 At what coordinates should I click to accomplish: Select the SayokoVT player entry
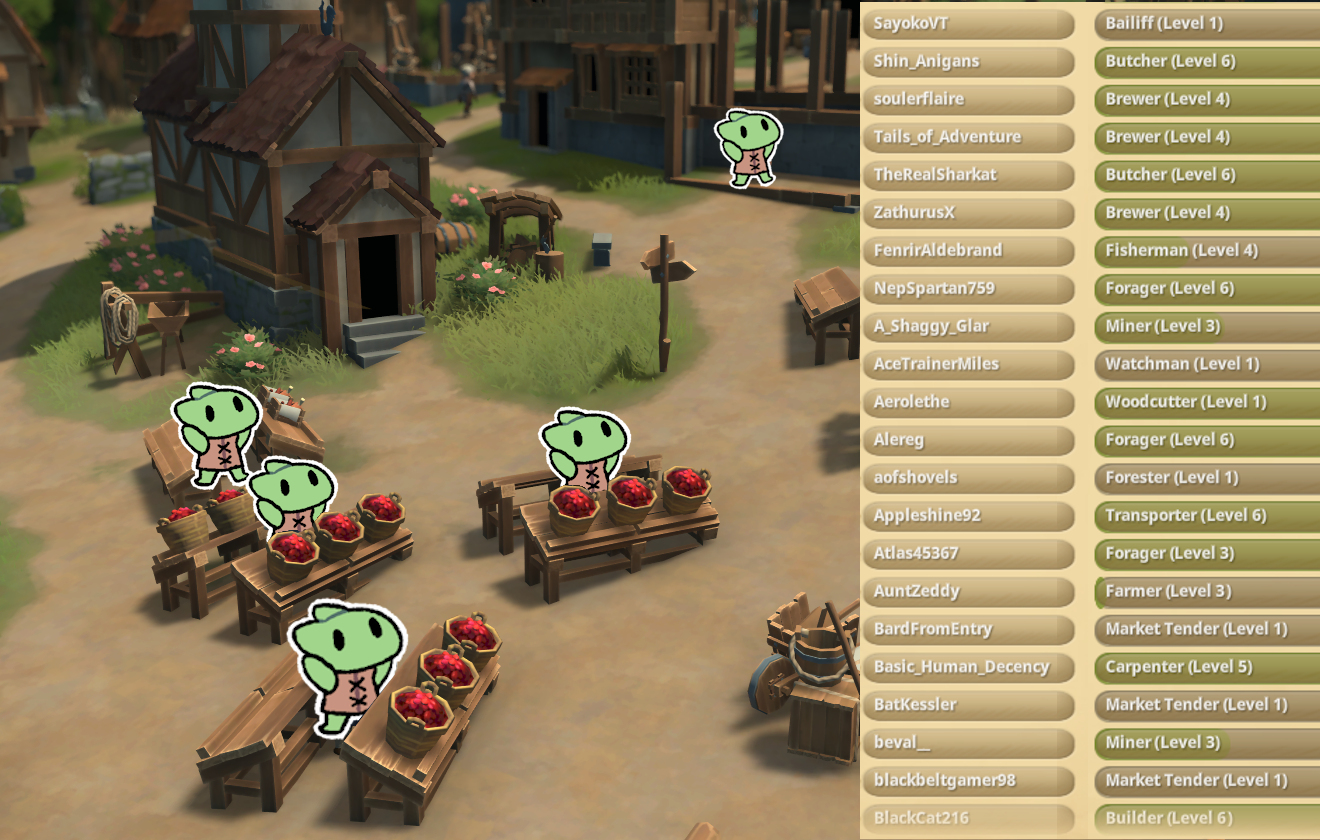[967, 23]
